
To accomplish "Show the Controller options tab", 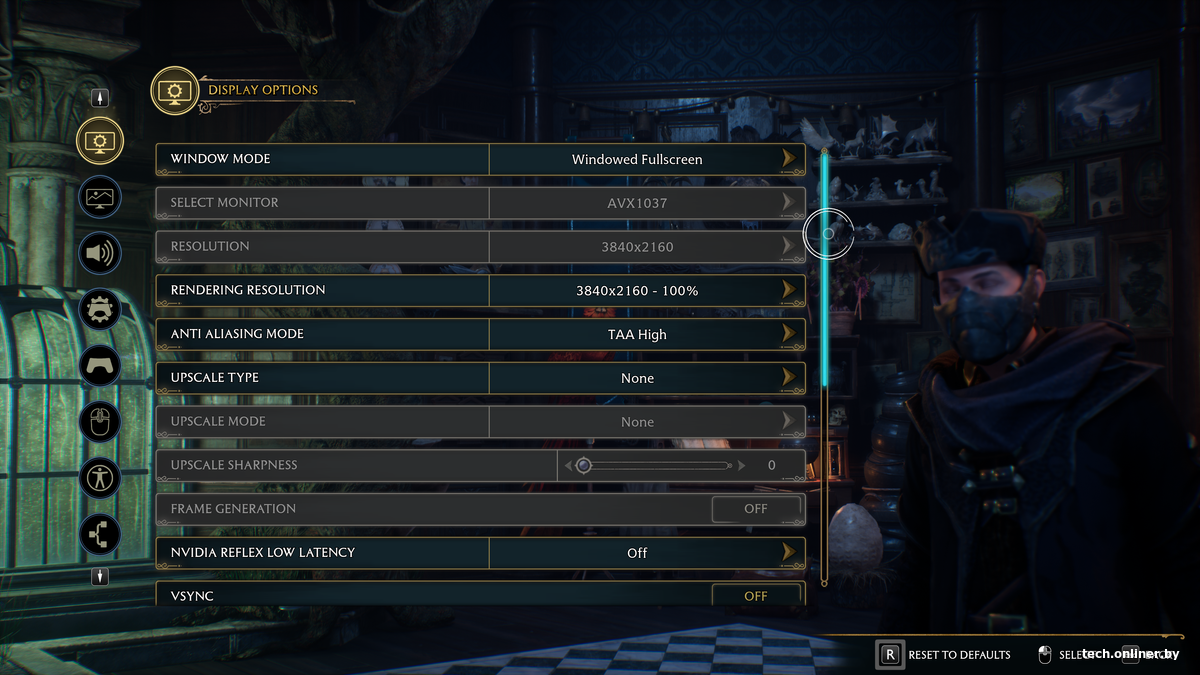I will pos(100,366).
